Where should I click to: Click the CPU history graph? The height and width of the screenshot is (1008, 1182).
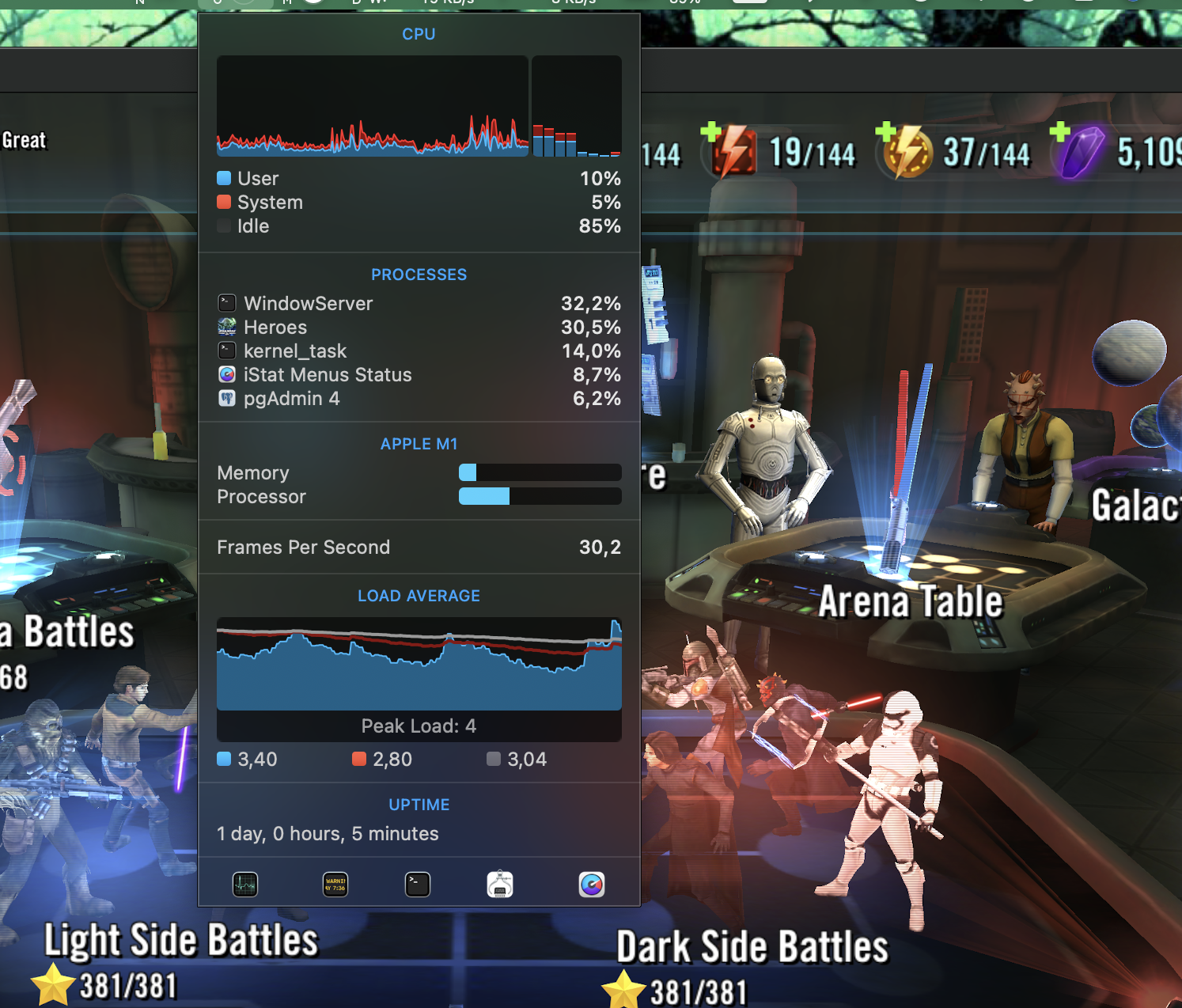coord(372,107)
